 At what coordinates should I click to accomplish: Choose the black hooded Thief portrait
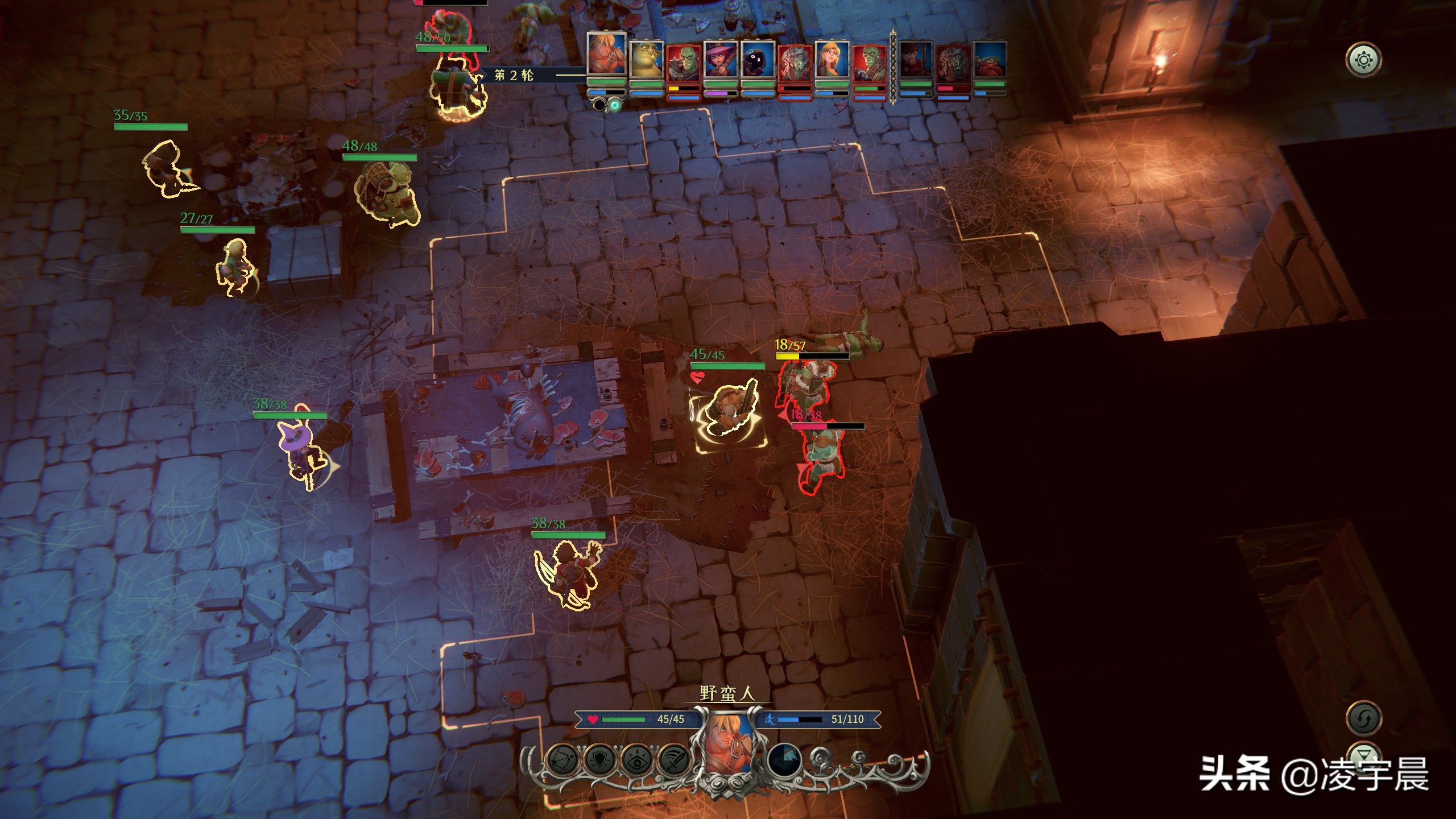[x=758, y=60]
